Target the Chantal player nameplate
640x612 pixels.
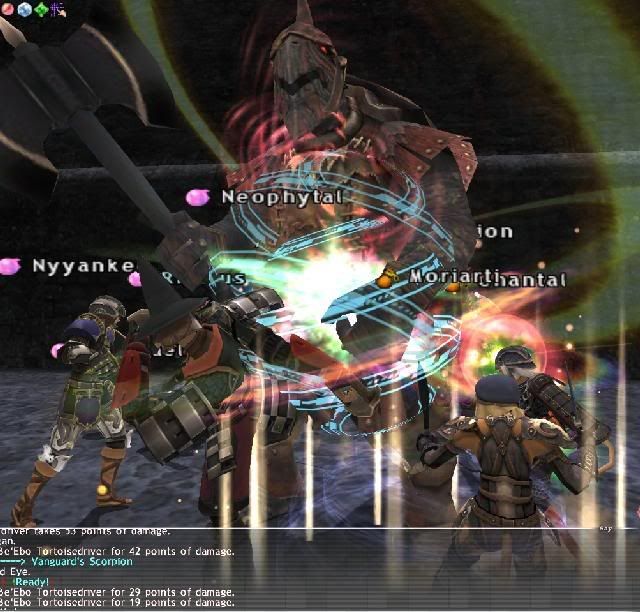(x=524, y=281)
